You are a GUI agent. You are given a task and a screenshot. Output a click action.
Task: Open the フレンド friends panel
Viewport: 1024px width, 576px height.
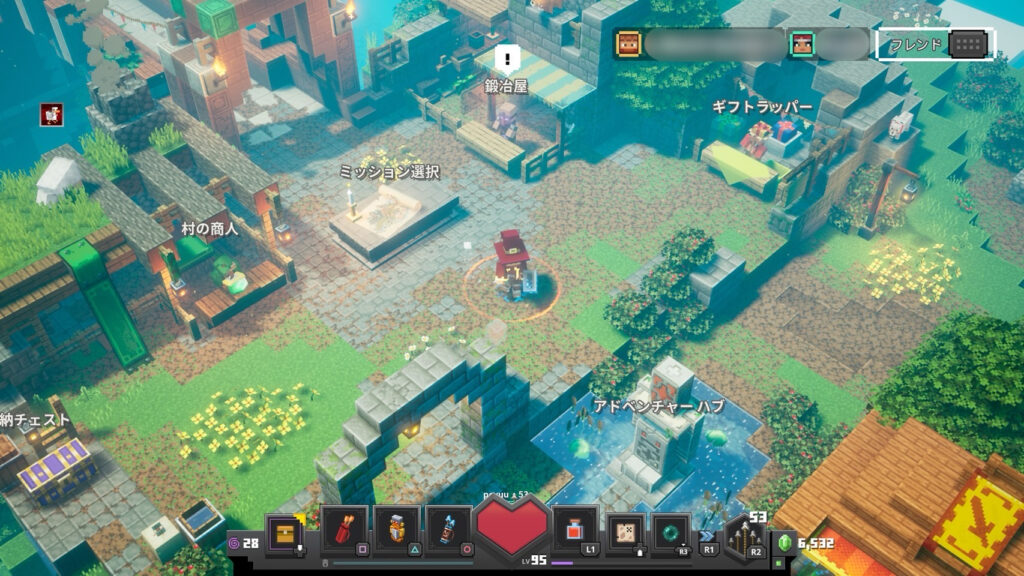click(935, 44)
